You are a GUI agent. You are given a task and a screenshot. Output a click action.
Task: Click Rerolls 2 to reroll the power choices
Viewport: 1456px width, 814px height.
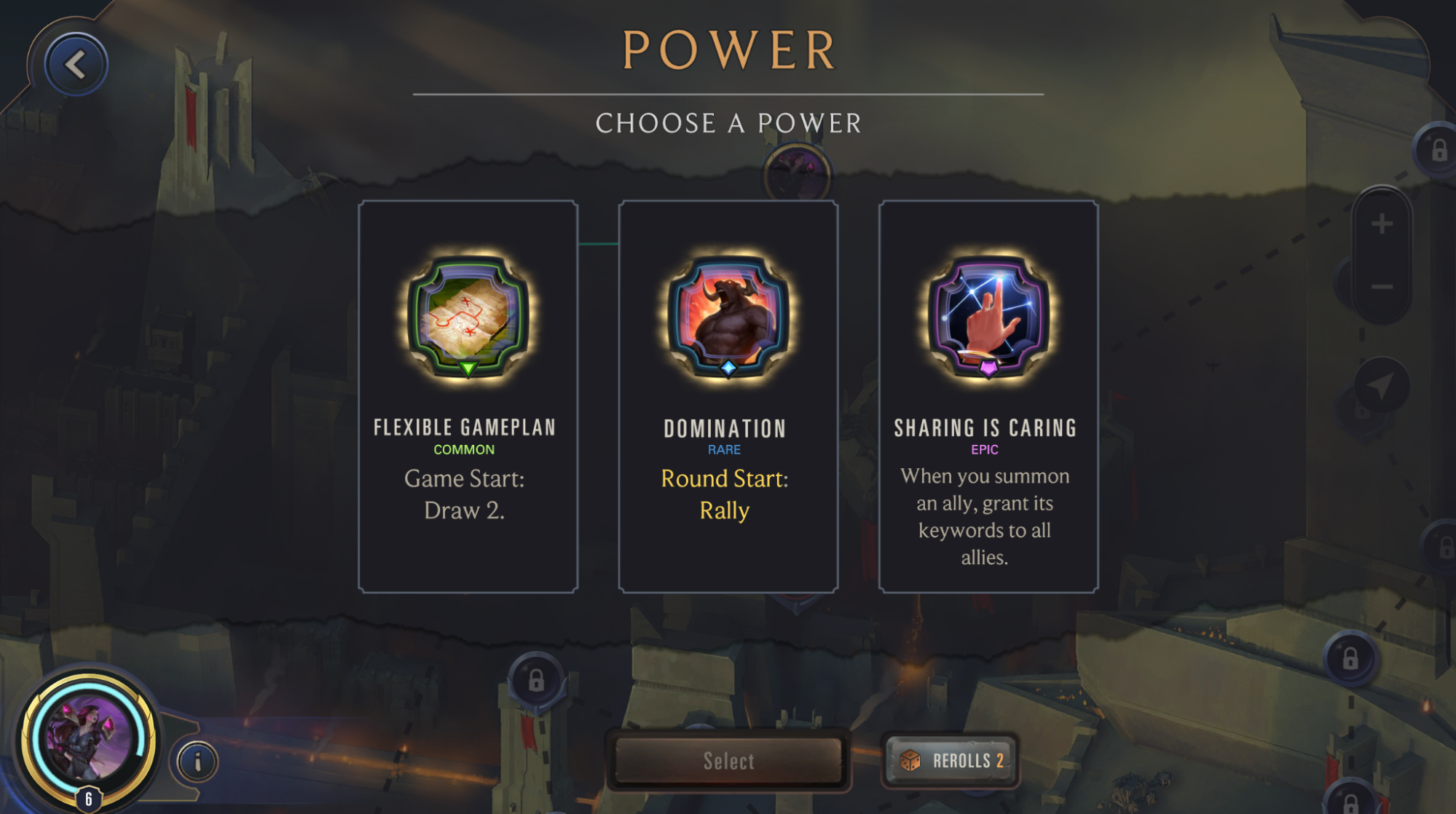click(950, 760)
